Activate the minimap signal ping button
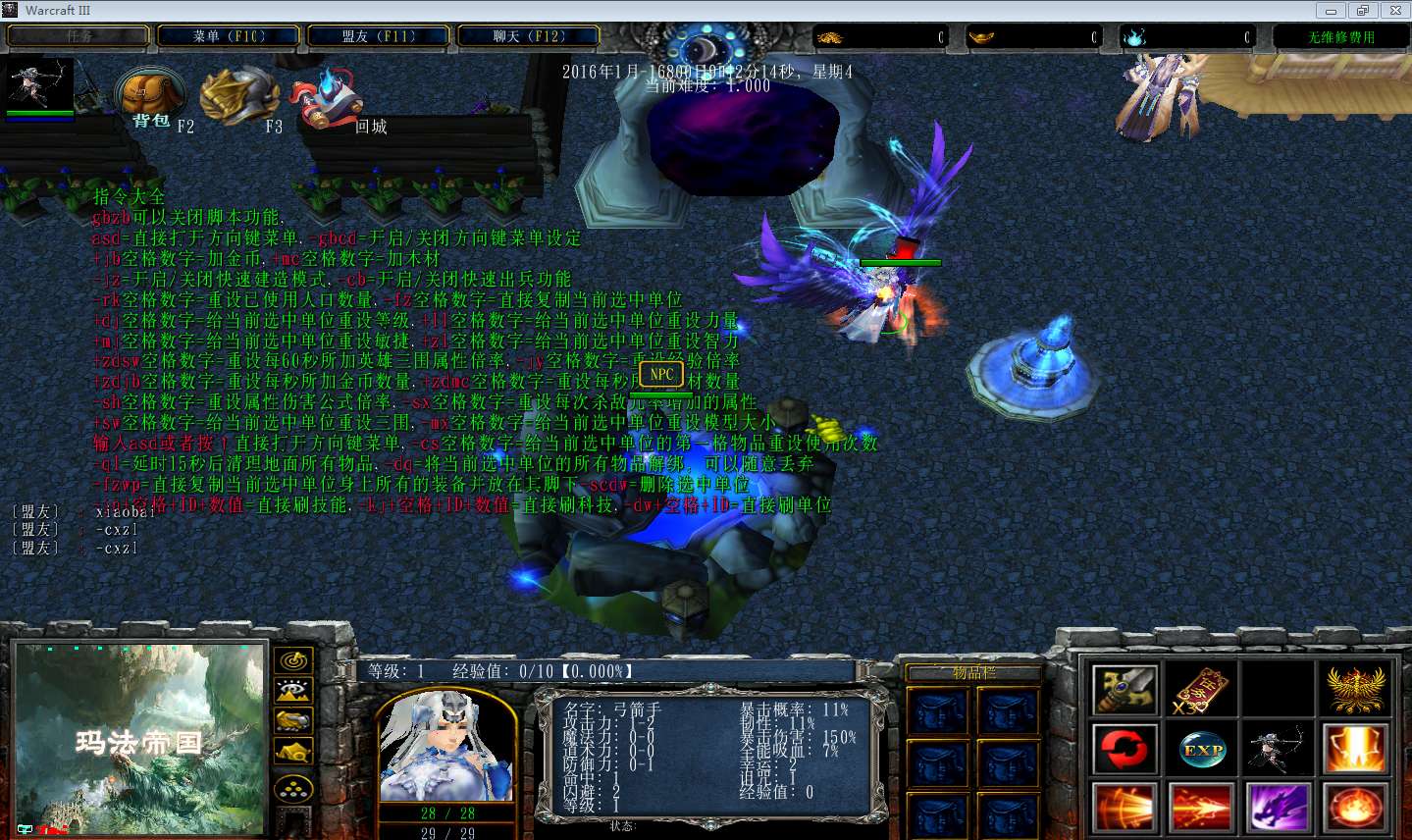Screen dimensions: 1412x840 [x=293, y=660]
